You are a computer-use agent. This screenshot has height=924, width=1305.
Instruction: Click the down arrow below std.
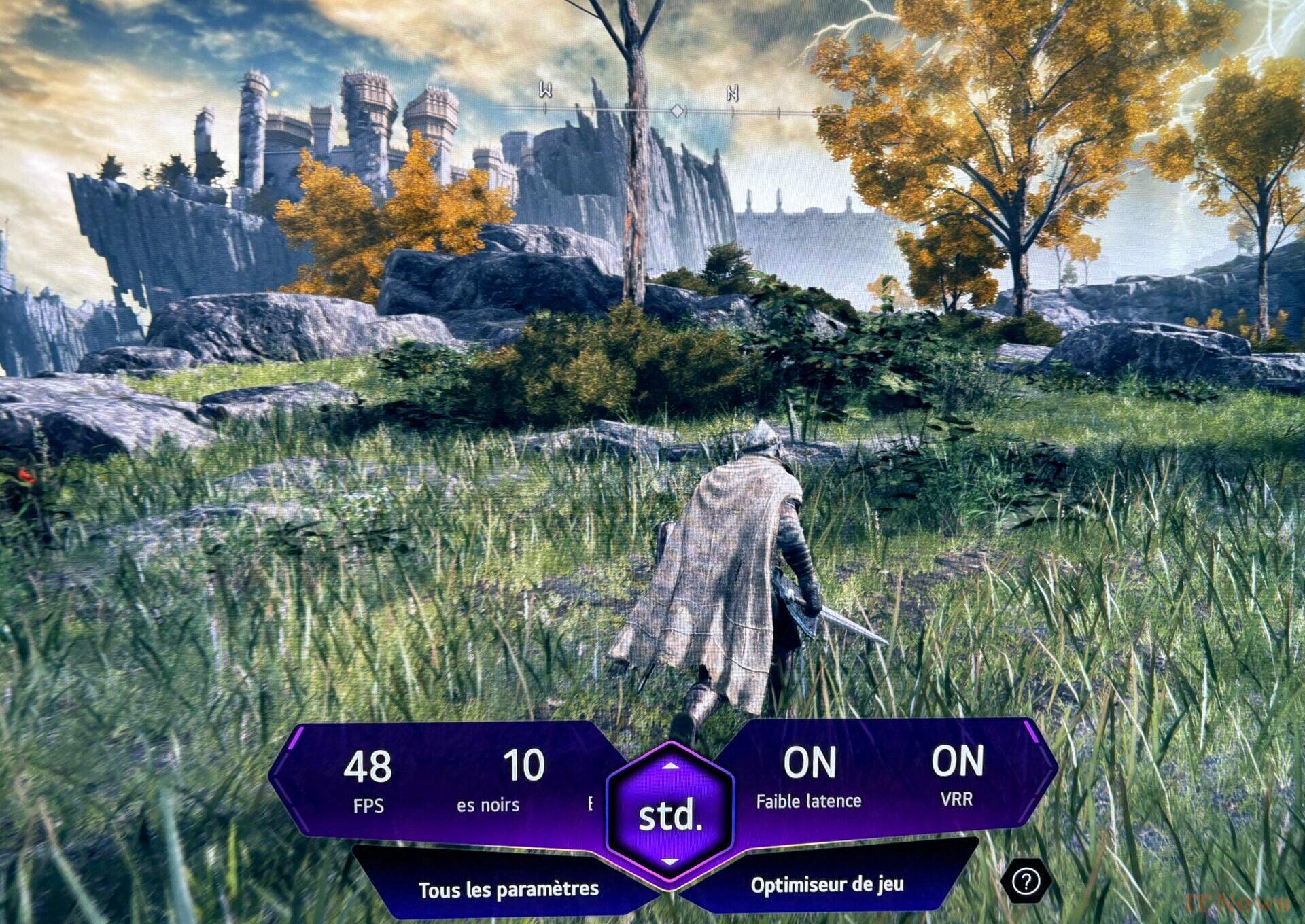pos(670,861)
